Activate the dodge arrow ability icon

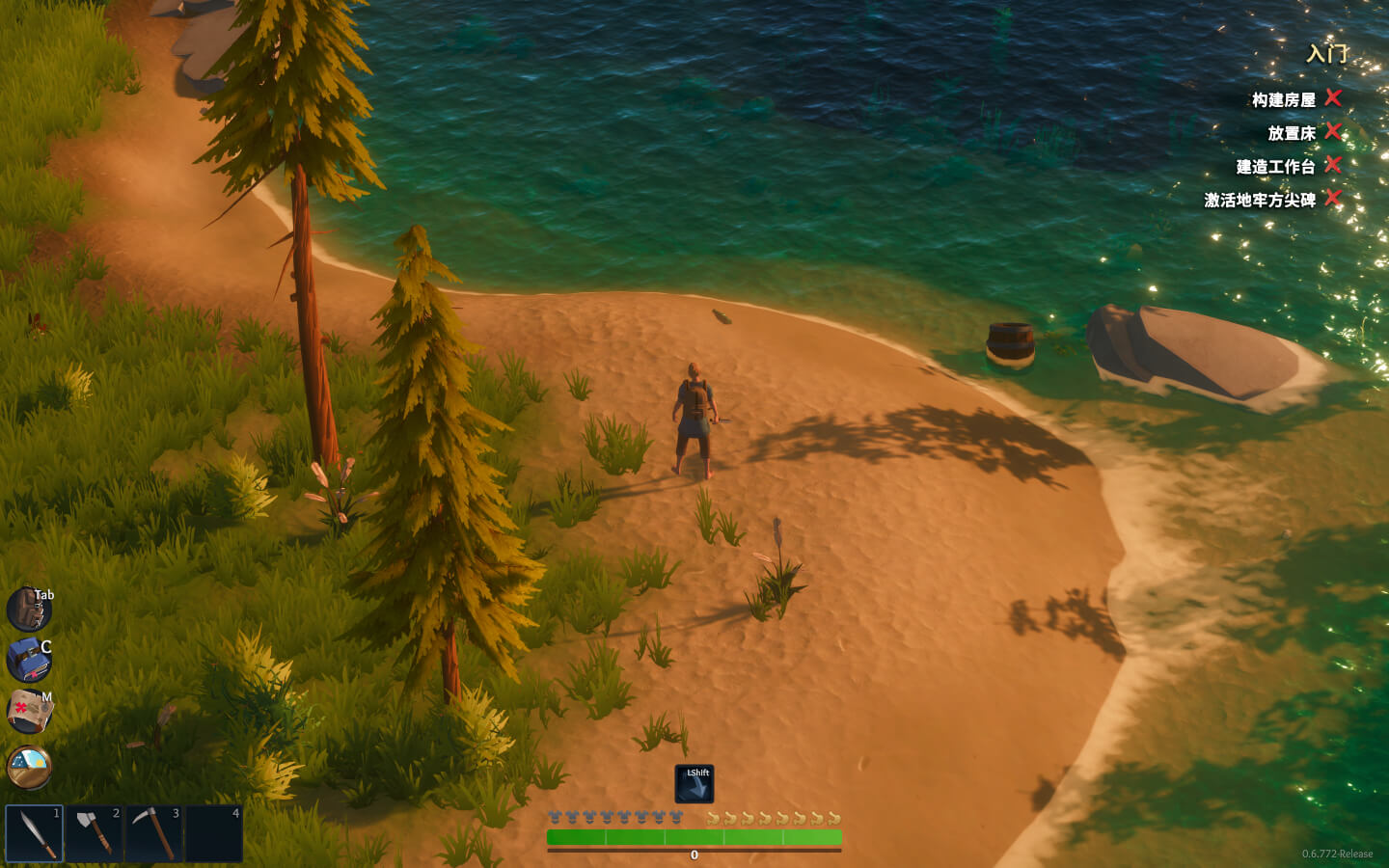click(x=694, y=784)
